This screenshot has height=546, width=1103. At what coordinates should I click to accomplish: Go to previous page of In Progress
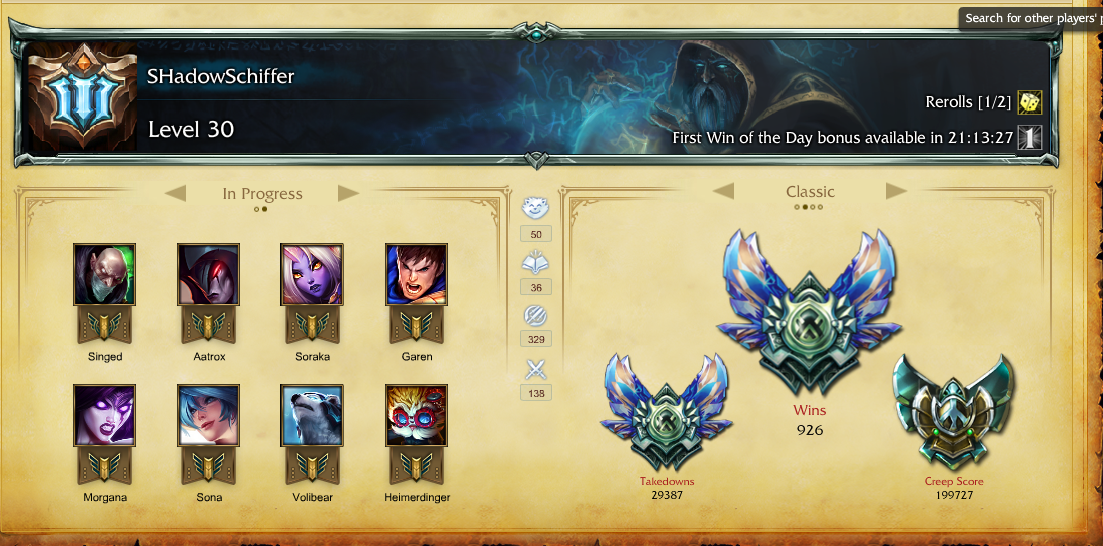pos(176,193)
